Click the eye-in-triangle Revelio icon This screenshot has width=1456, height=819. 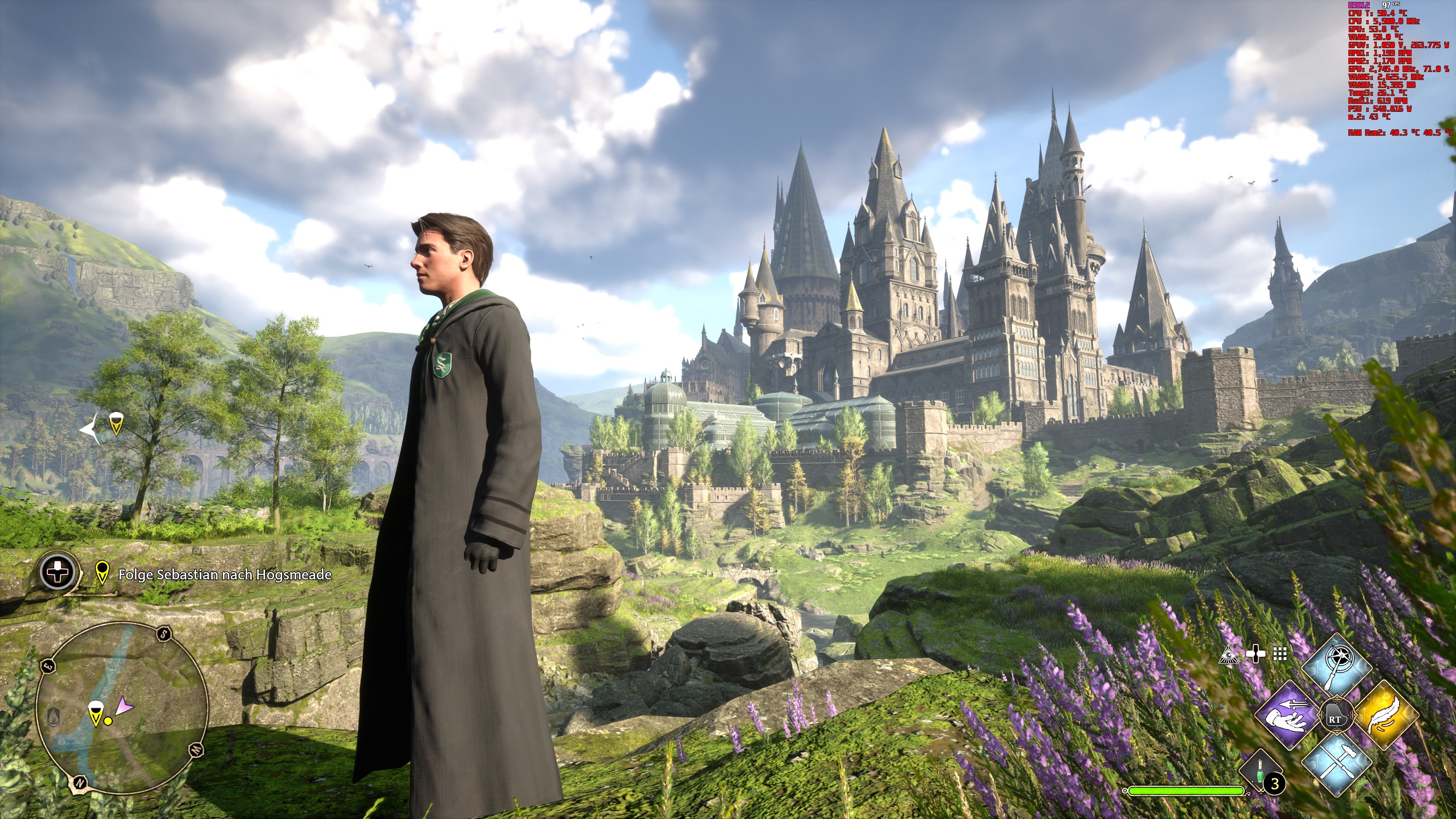pos(1229,654)
